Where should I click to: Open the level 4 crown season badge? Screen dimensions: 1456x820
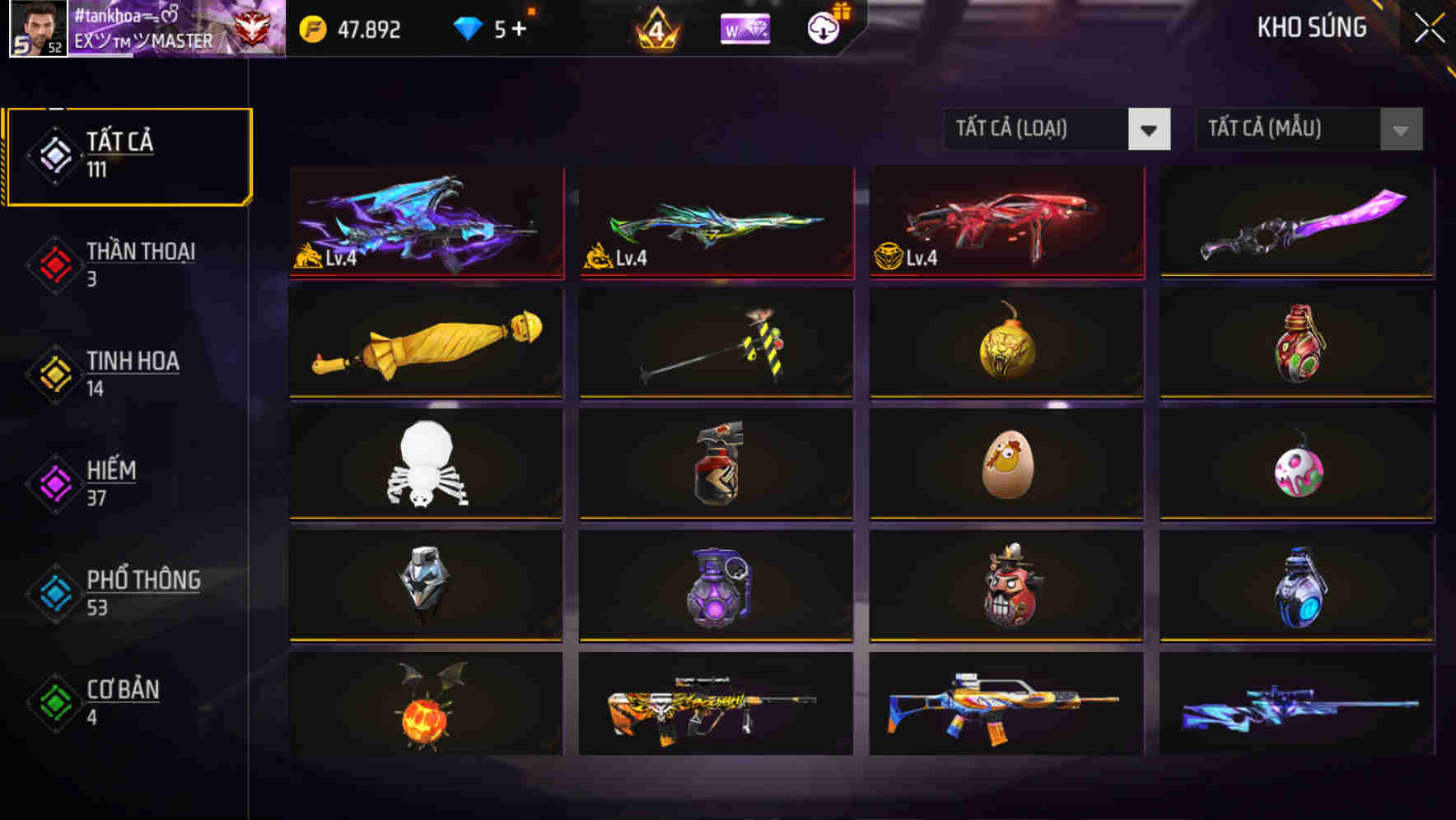click(x=655, y=28)
